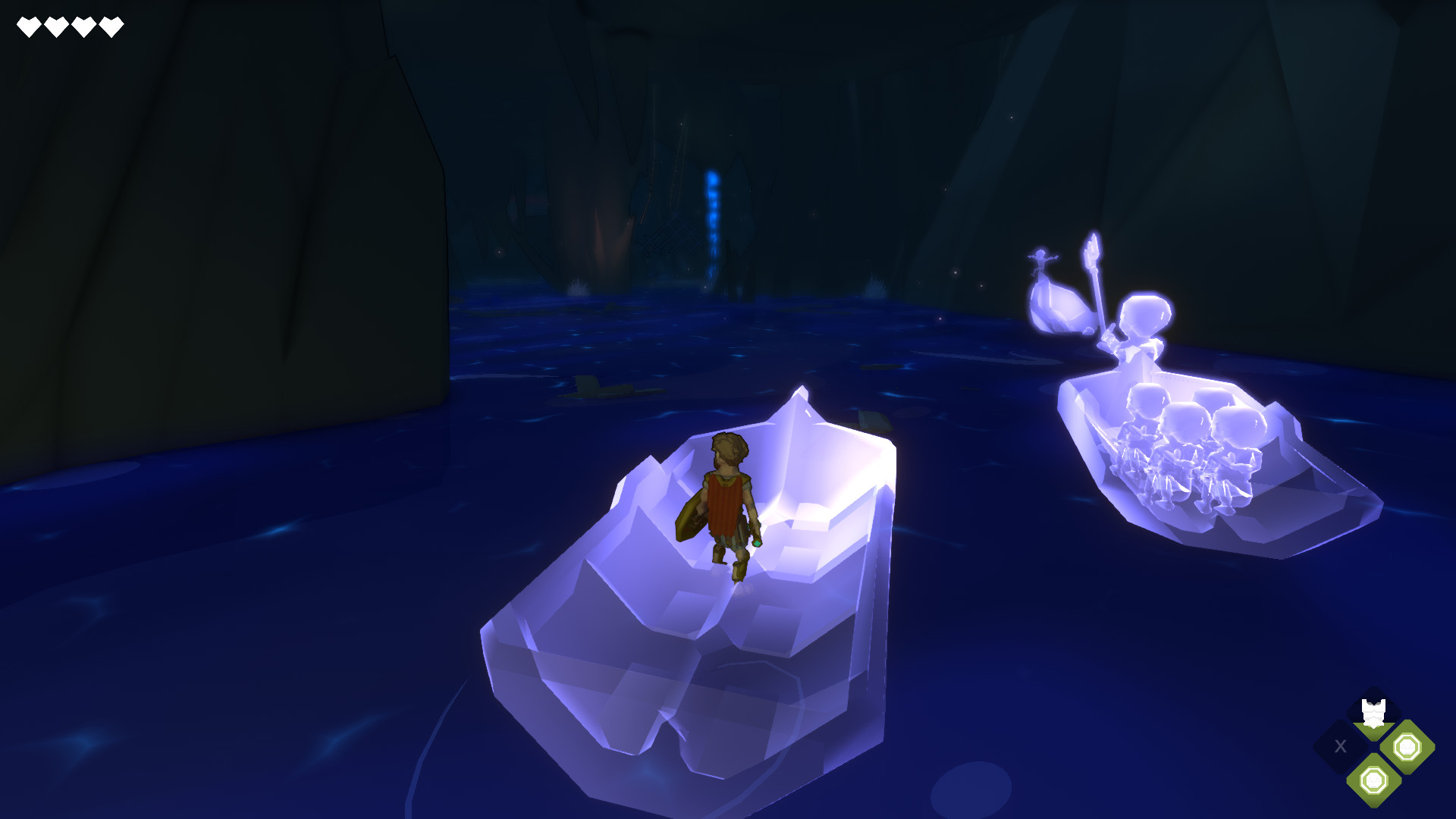Select the bottom green gem ability icon
This screenshot has width=1456, height=819.
1374,781
